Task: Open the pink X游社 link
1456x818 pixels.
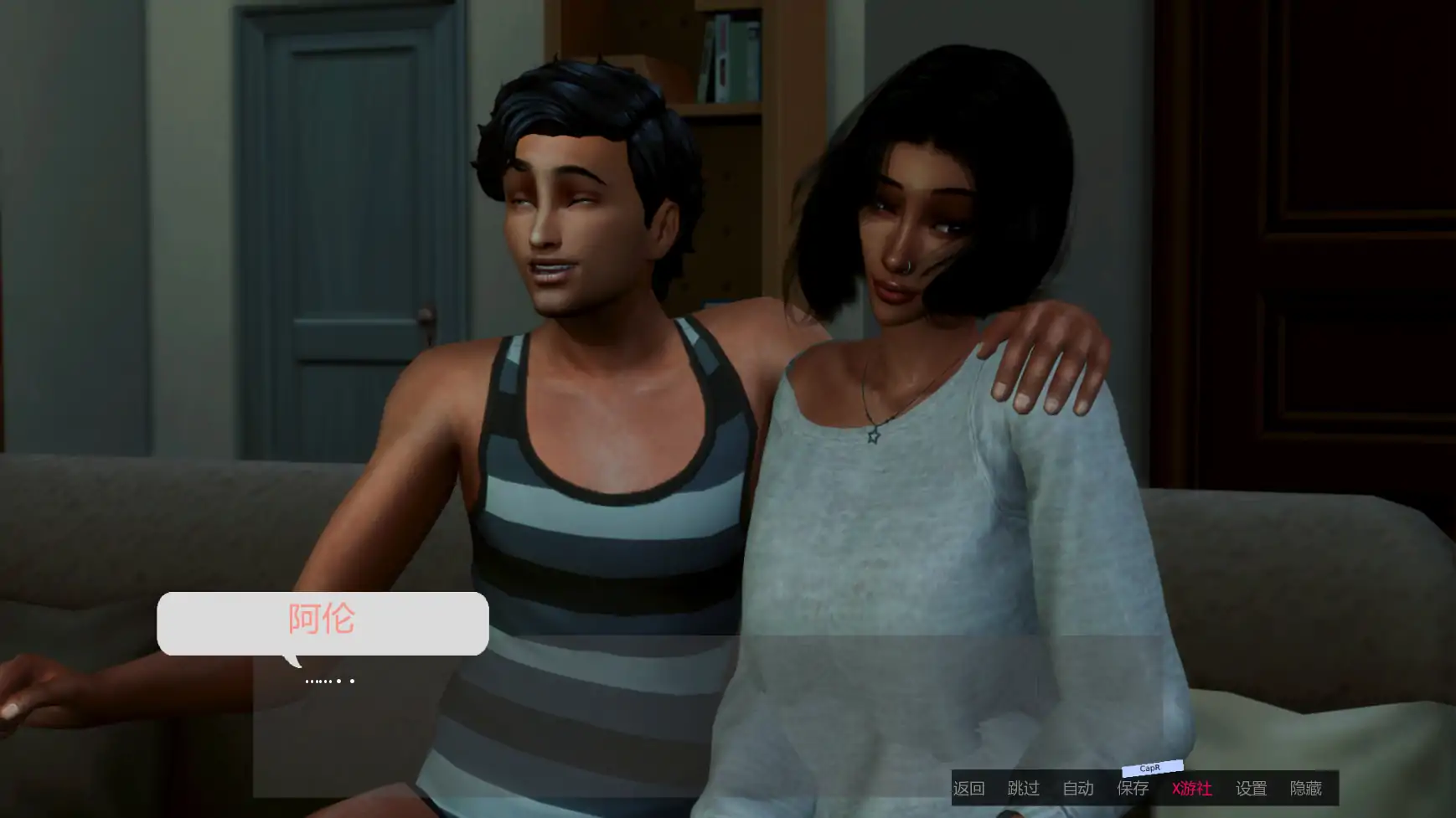Action: coord(1191,789)
